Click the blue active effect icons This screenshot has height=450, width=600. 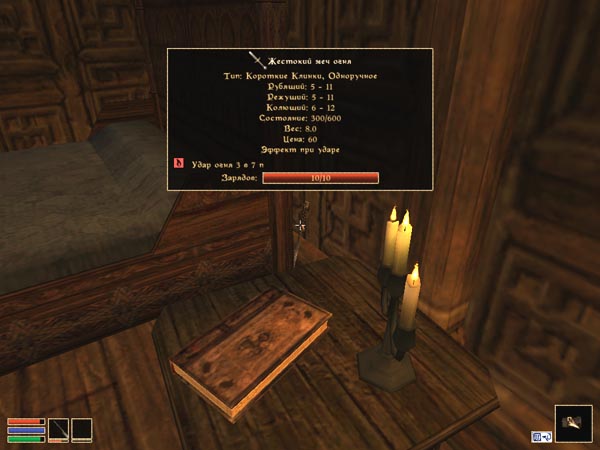(541, 436)
